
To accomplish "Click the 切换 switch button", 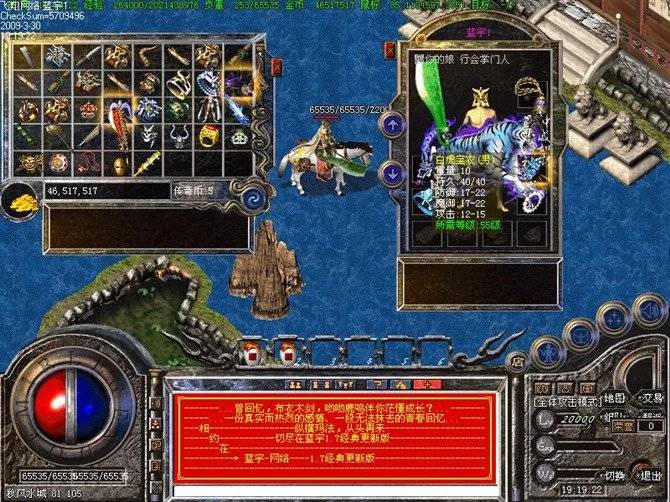I will point(616,475).
